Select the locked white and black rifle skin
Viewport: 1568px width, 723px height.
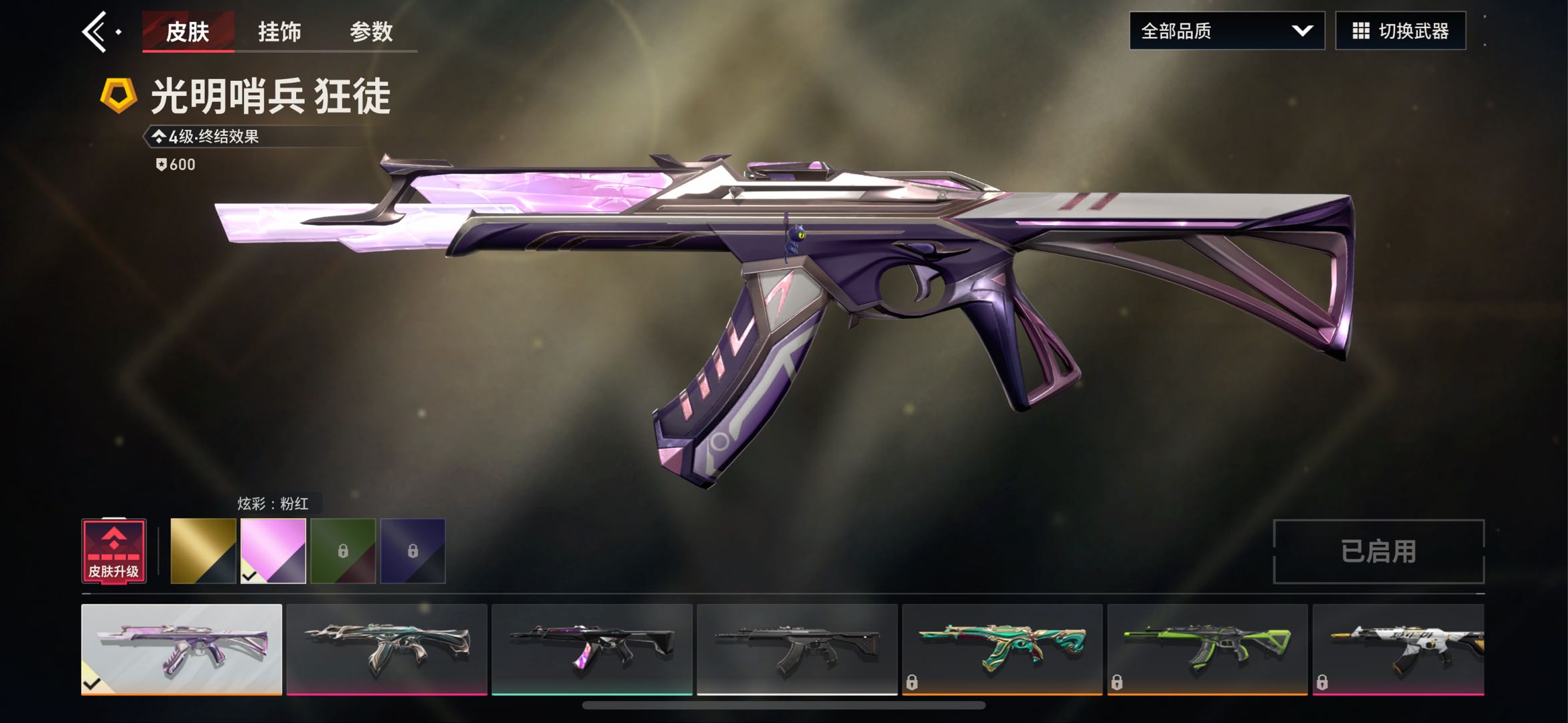point(1399,649)
